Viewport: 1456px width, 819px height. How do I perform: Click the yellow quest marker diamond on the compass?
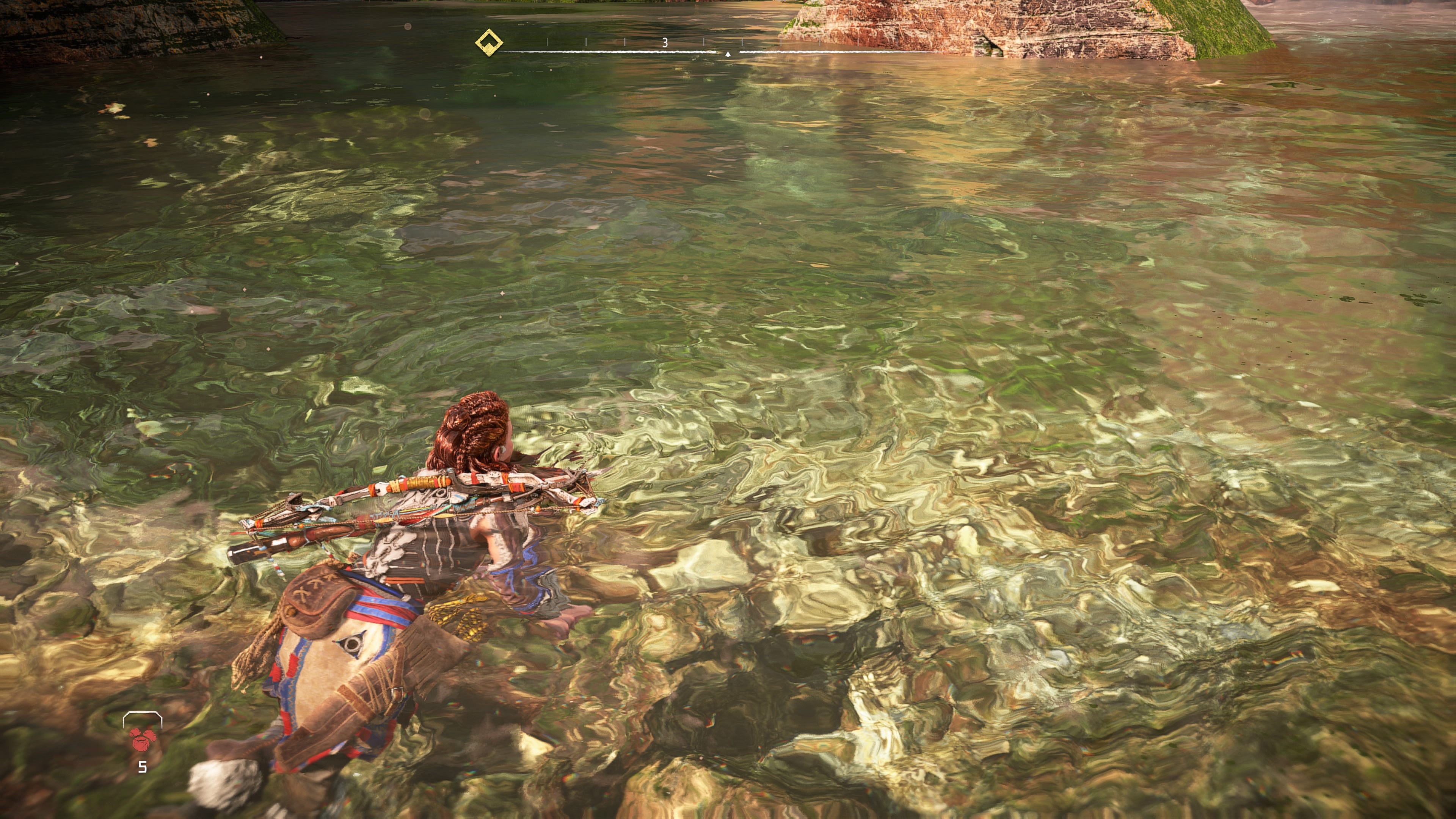pos(489,42)
